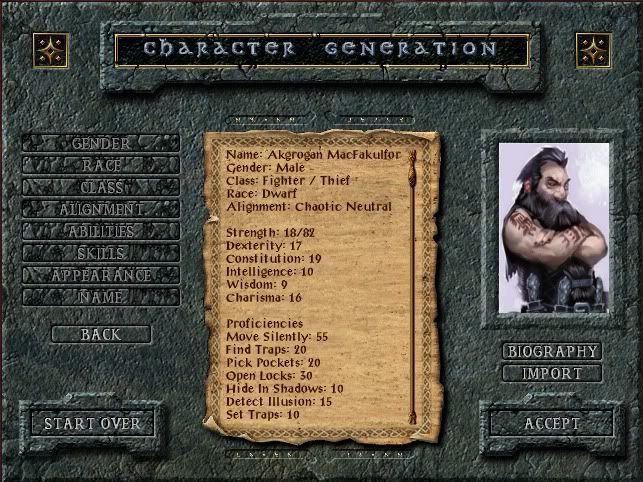This screenshot has width=643, height=482.
Task: Open the Alignment step
Action: (x=101, y=210)
